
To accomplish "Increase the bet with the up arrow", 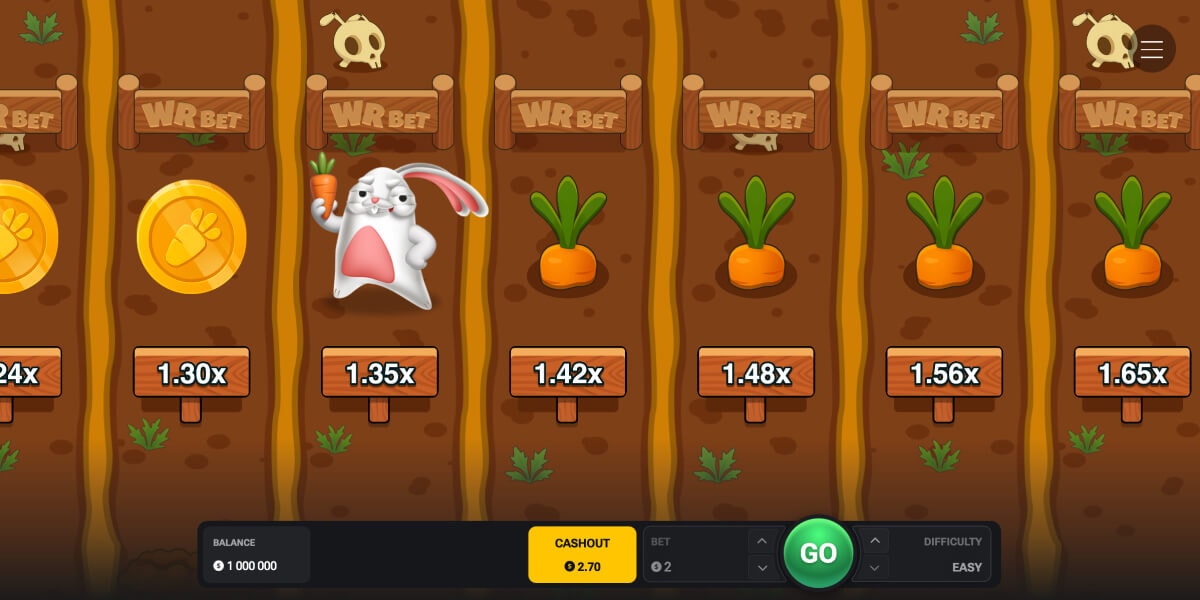I will pyautogui.click(x=762, y=541).
